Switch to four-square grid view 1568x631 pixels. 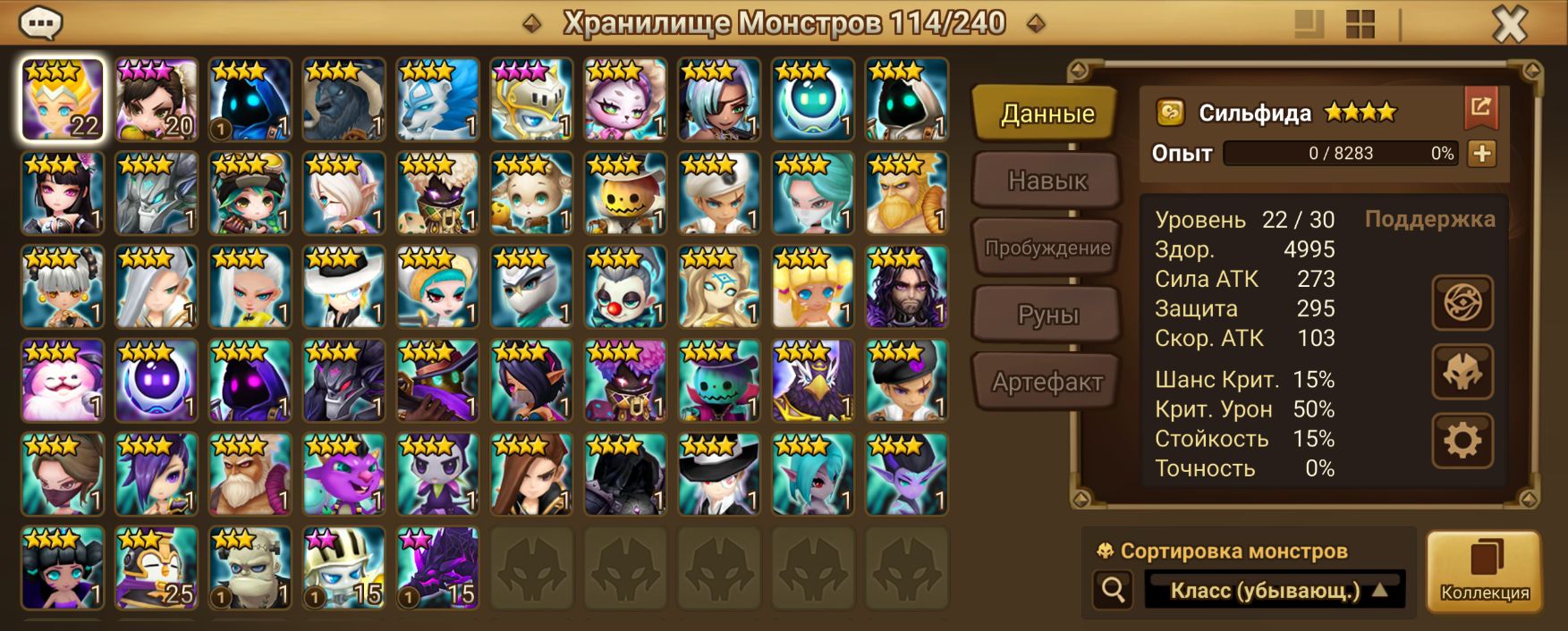pos(1360,24)
